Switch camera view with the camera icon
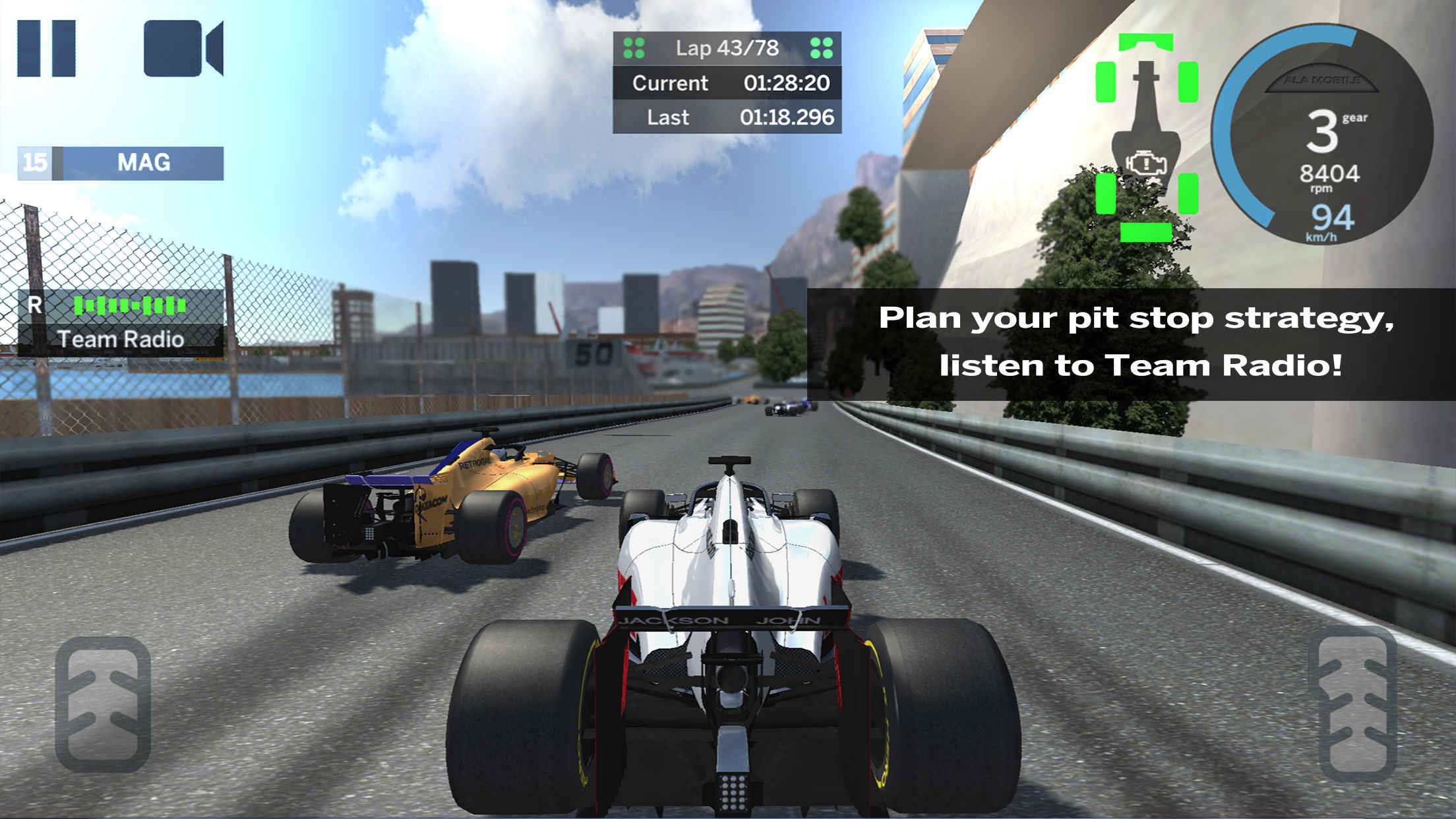The height and width of the screenshot is (819, 1456). pos(183,48)
